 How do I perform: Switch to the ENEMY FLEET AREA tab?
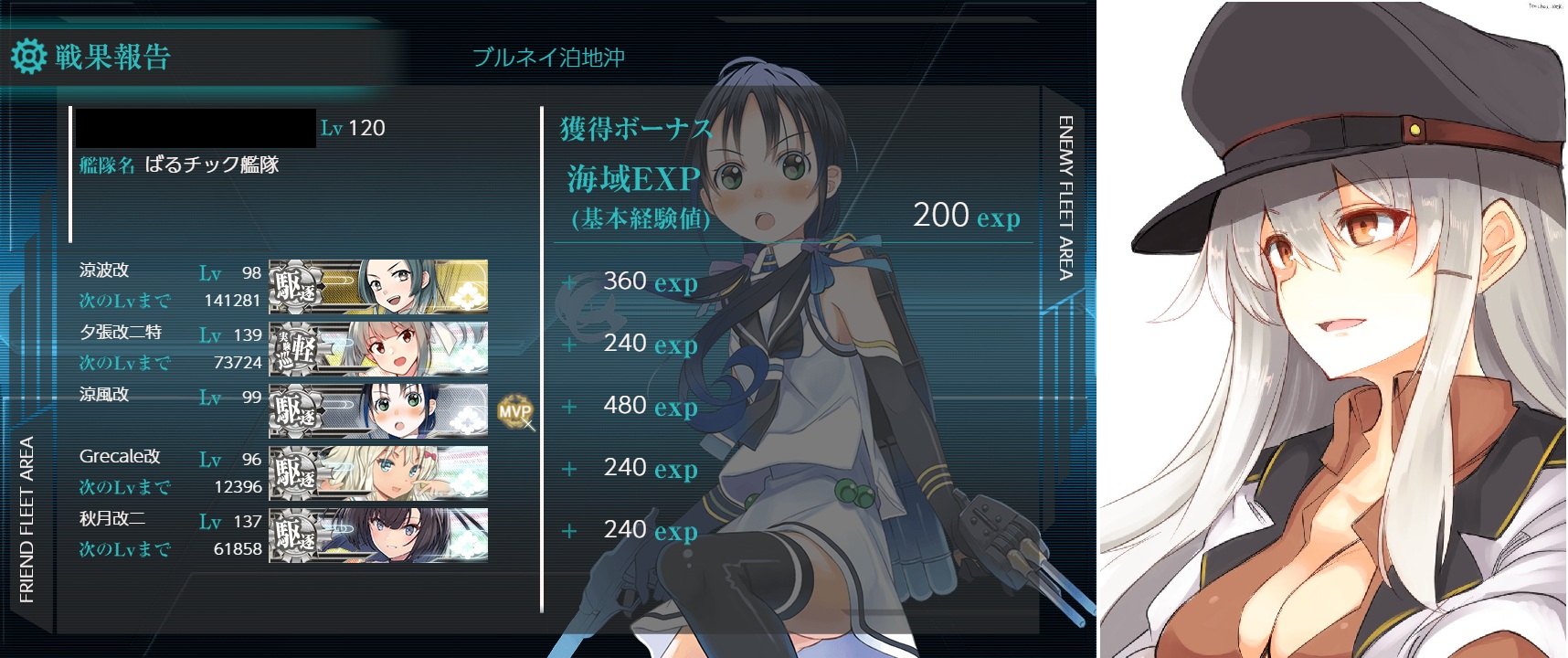coord(1065,196)
